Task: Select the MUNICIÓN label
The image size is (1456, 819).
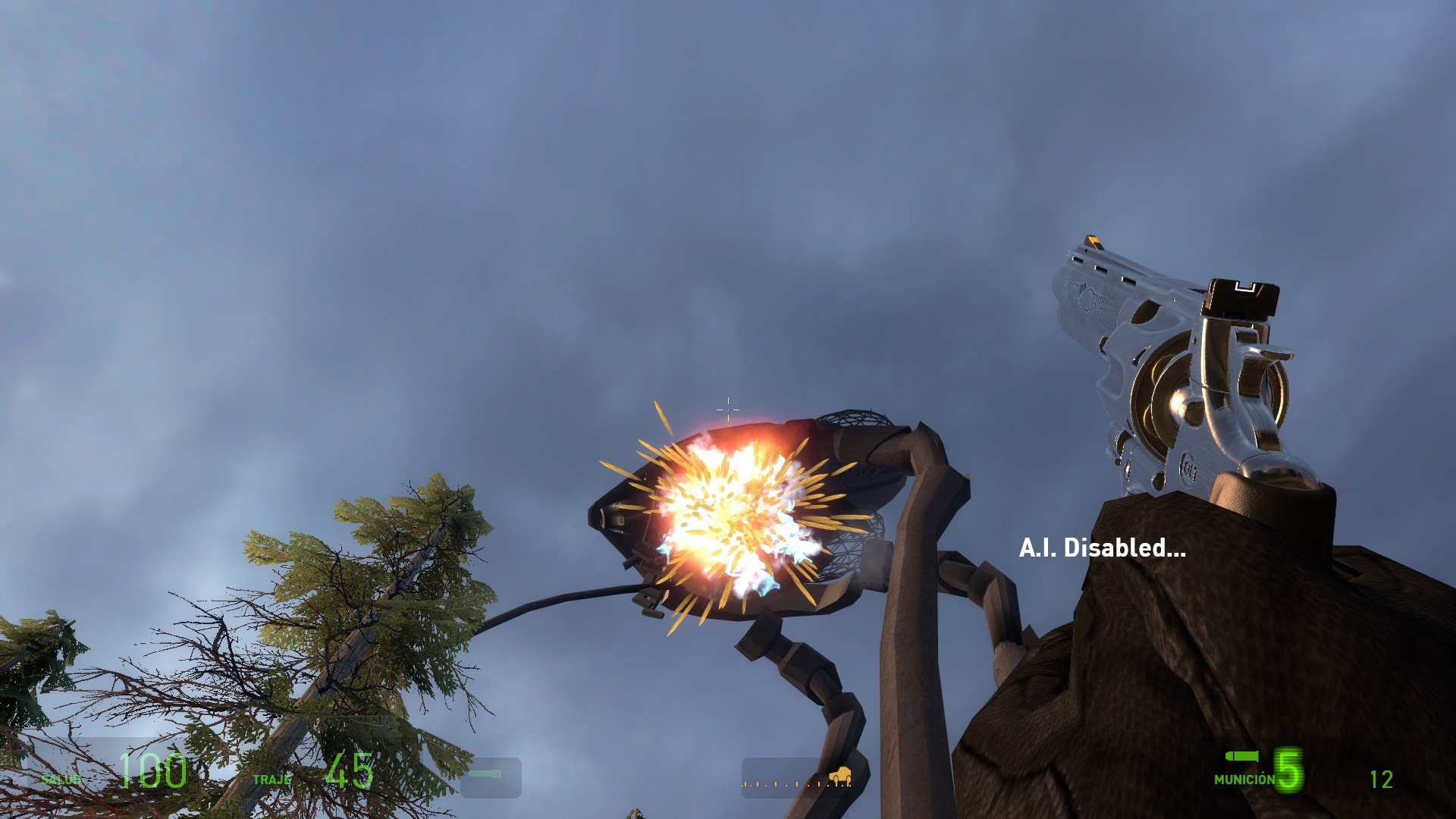Action: [x=1243, y=780]
